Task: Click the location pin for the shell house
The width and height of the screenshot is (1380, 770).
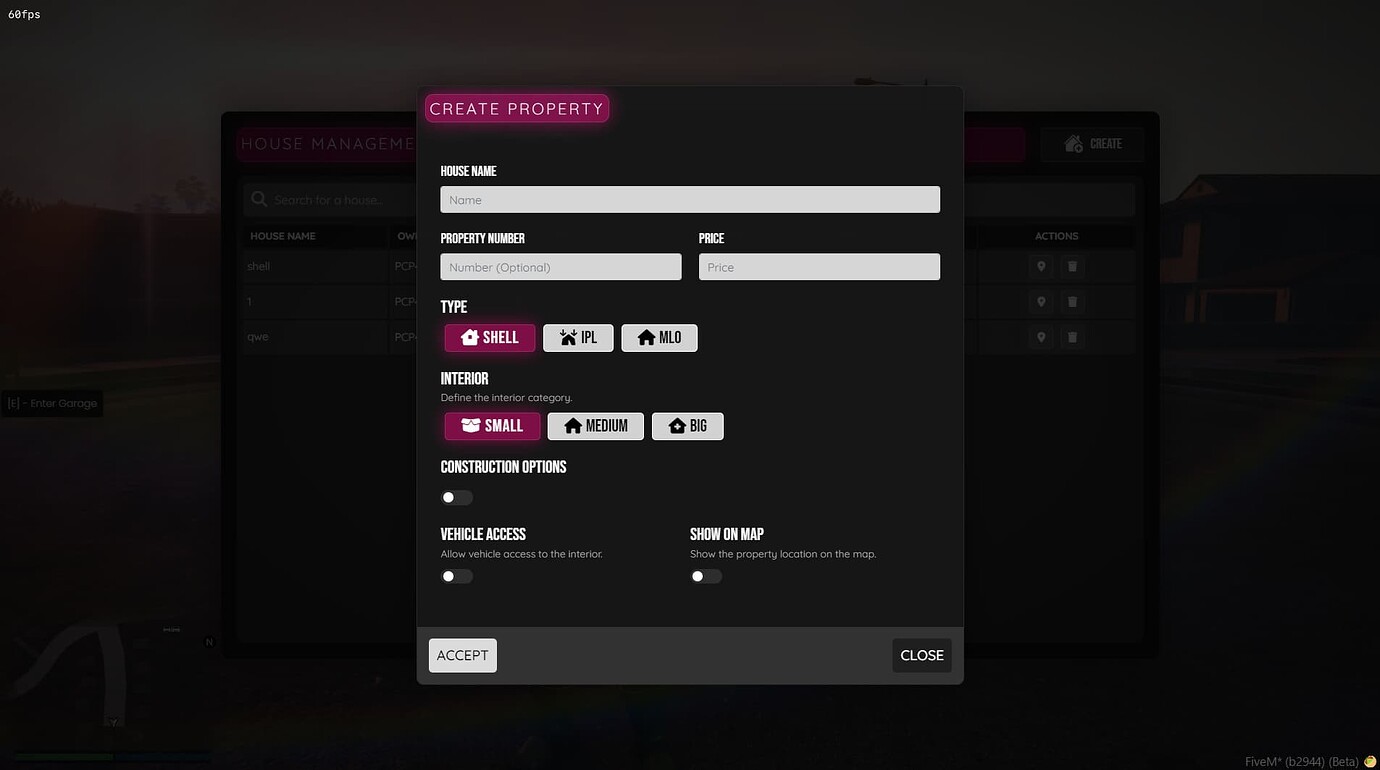Action: (1040, 266)
